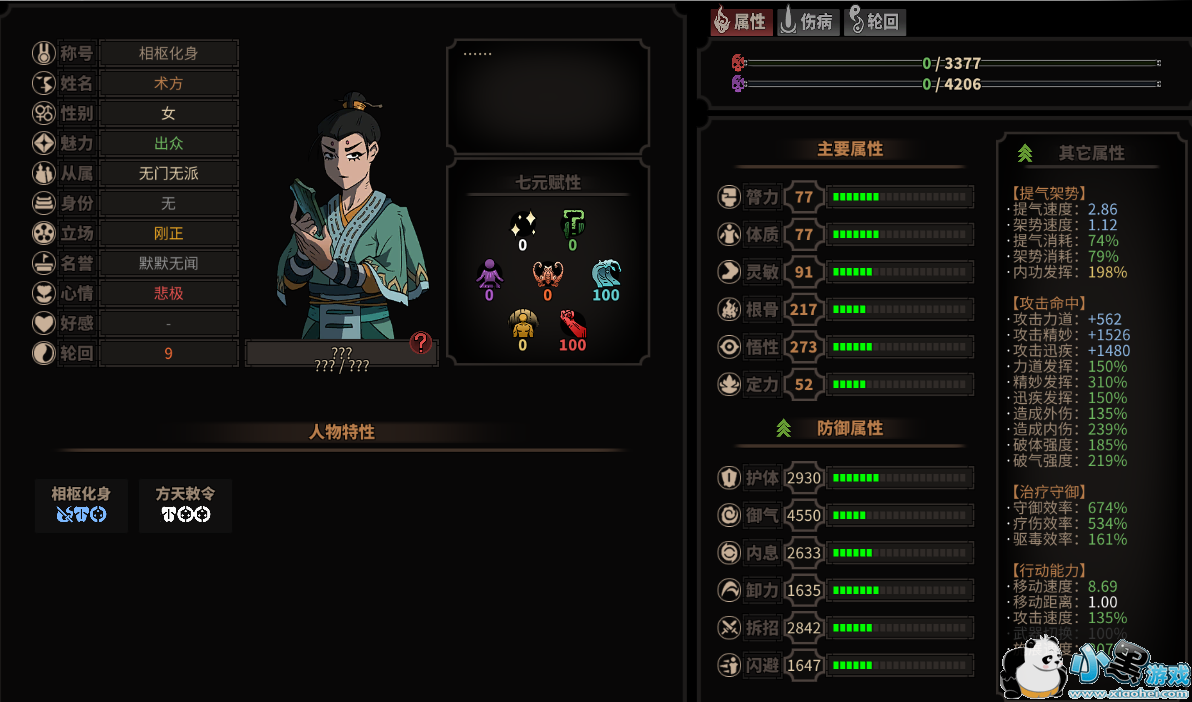The height and width of the screenshot is (702, 1192).
Task: Click the red question mark icon
Action: [x=421, y=344]
